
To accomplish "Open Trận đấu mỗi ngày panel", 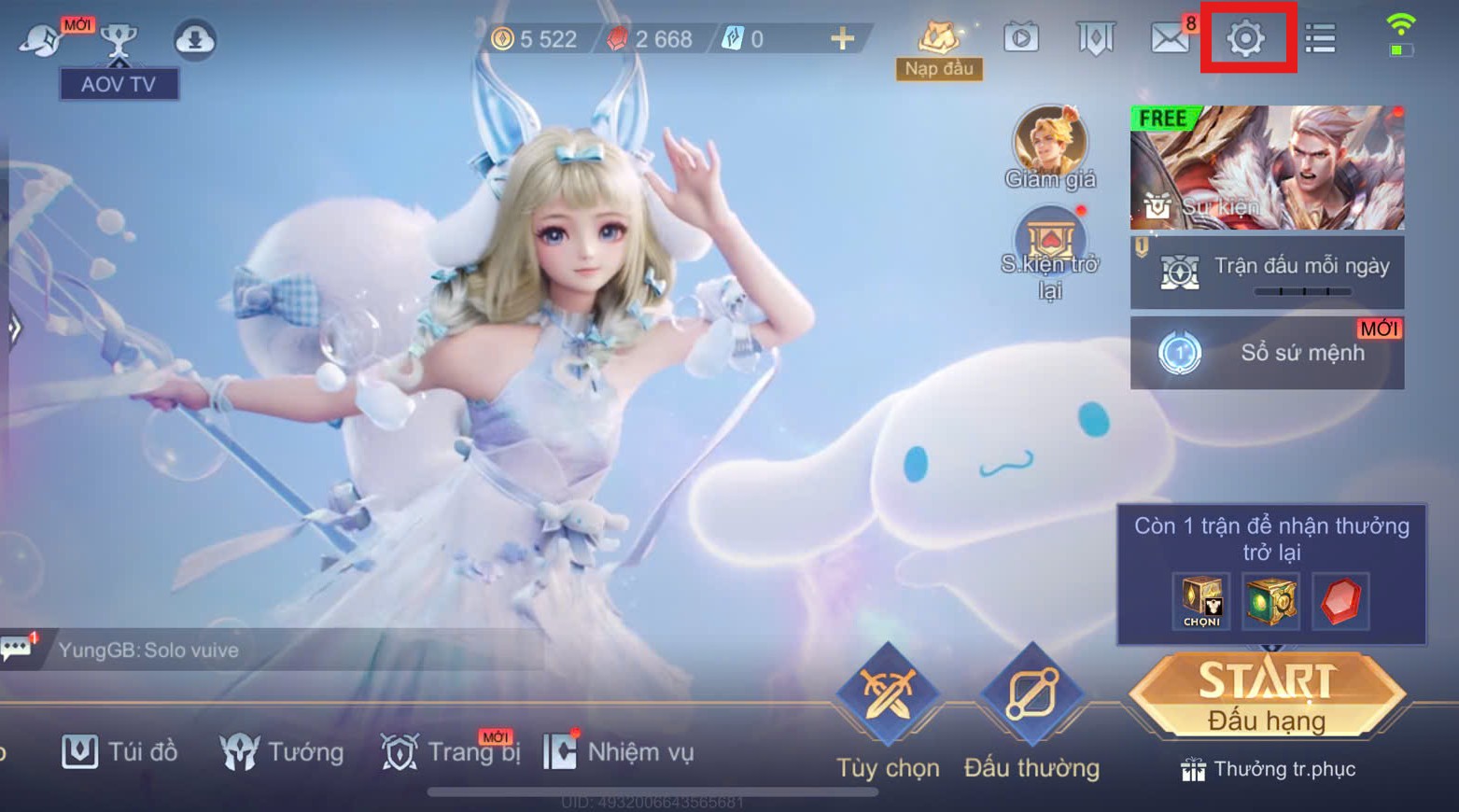I will pyautogui.click(x=1267, y=273).
